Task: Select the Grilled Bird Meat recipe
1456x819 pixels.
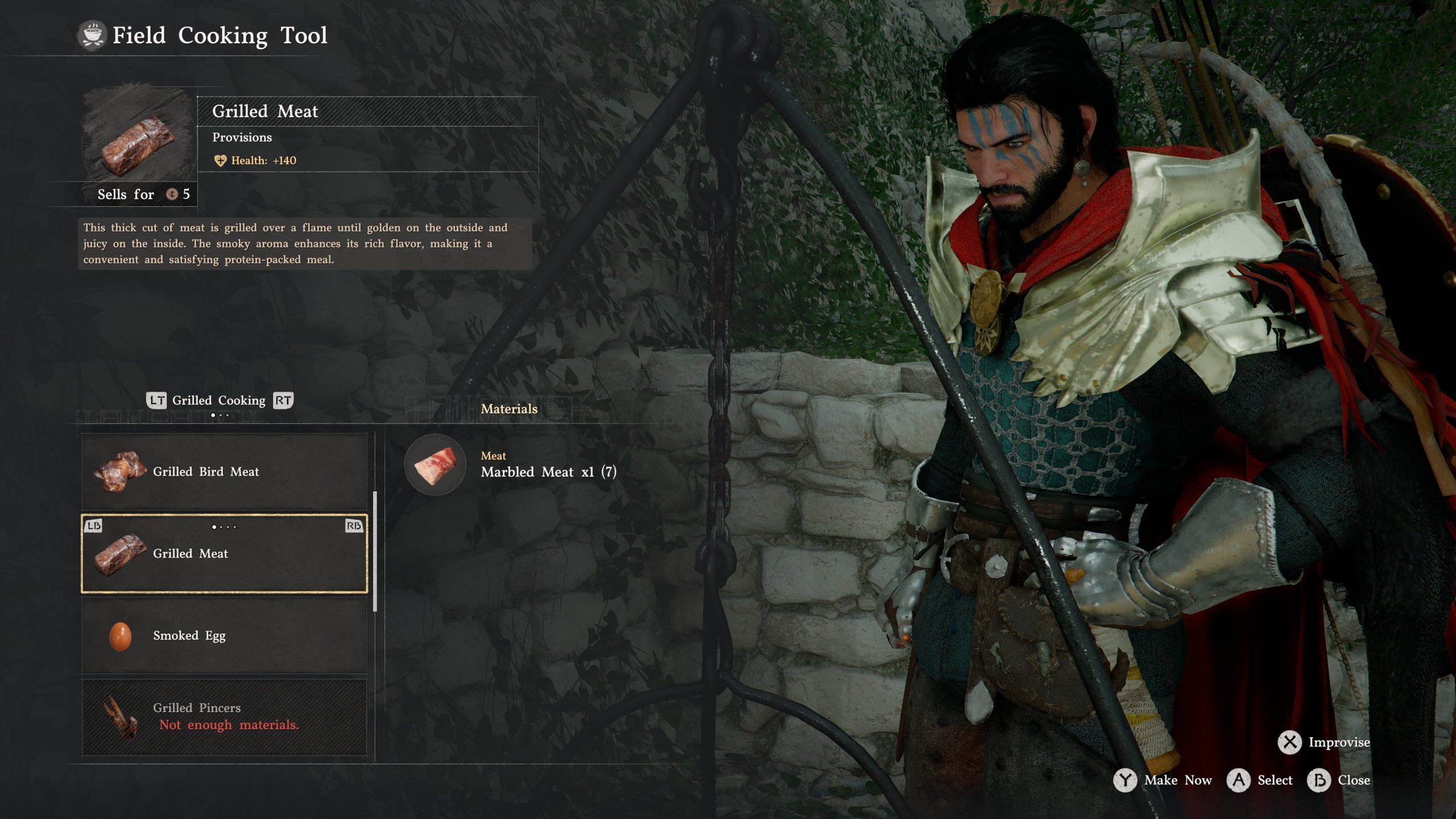Action: point(225,471)
